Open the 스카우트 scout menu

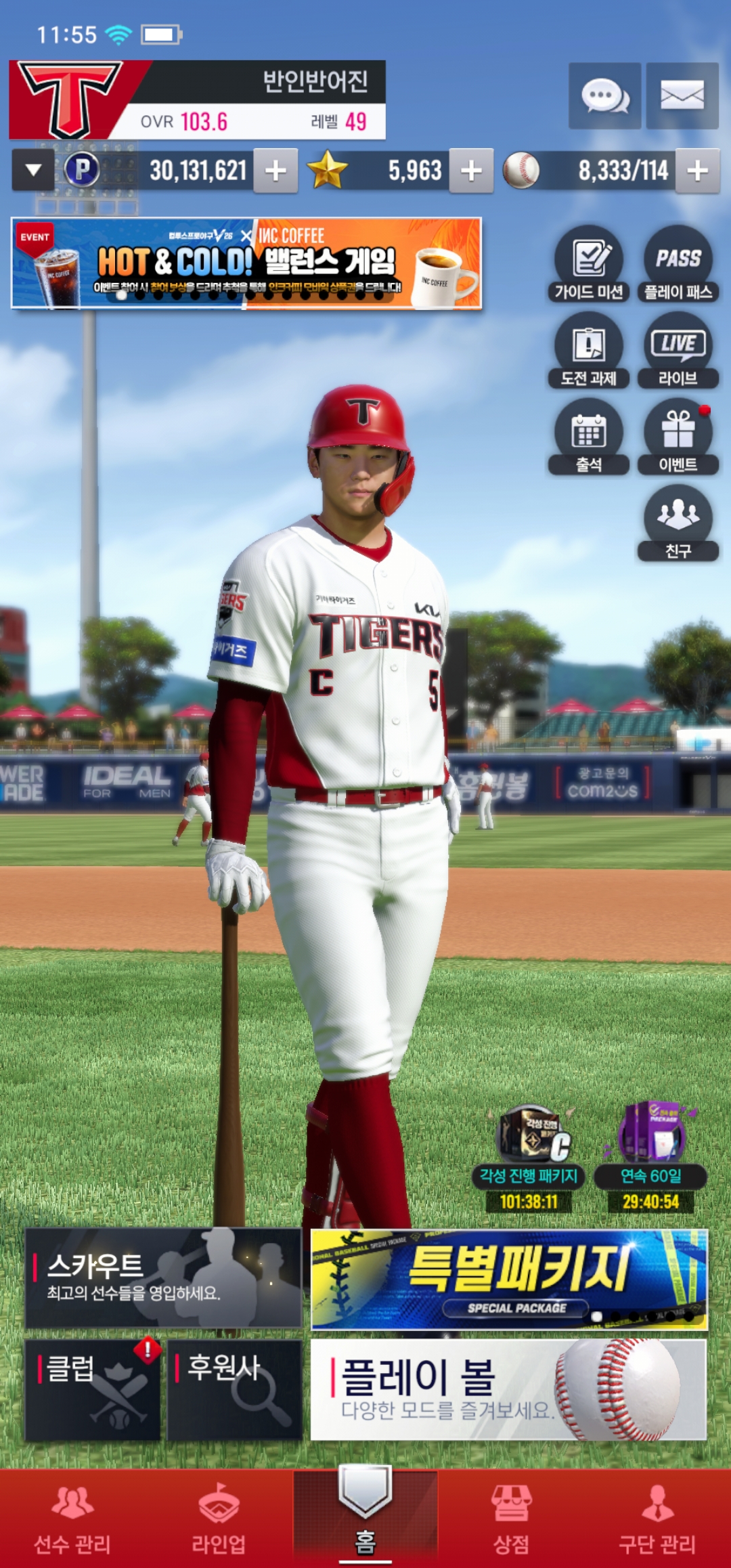click(163, 1278)
